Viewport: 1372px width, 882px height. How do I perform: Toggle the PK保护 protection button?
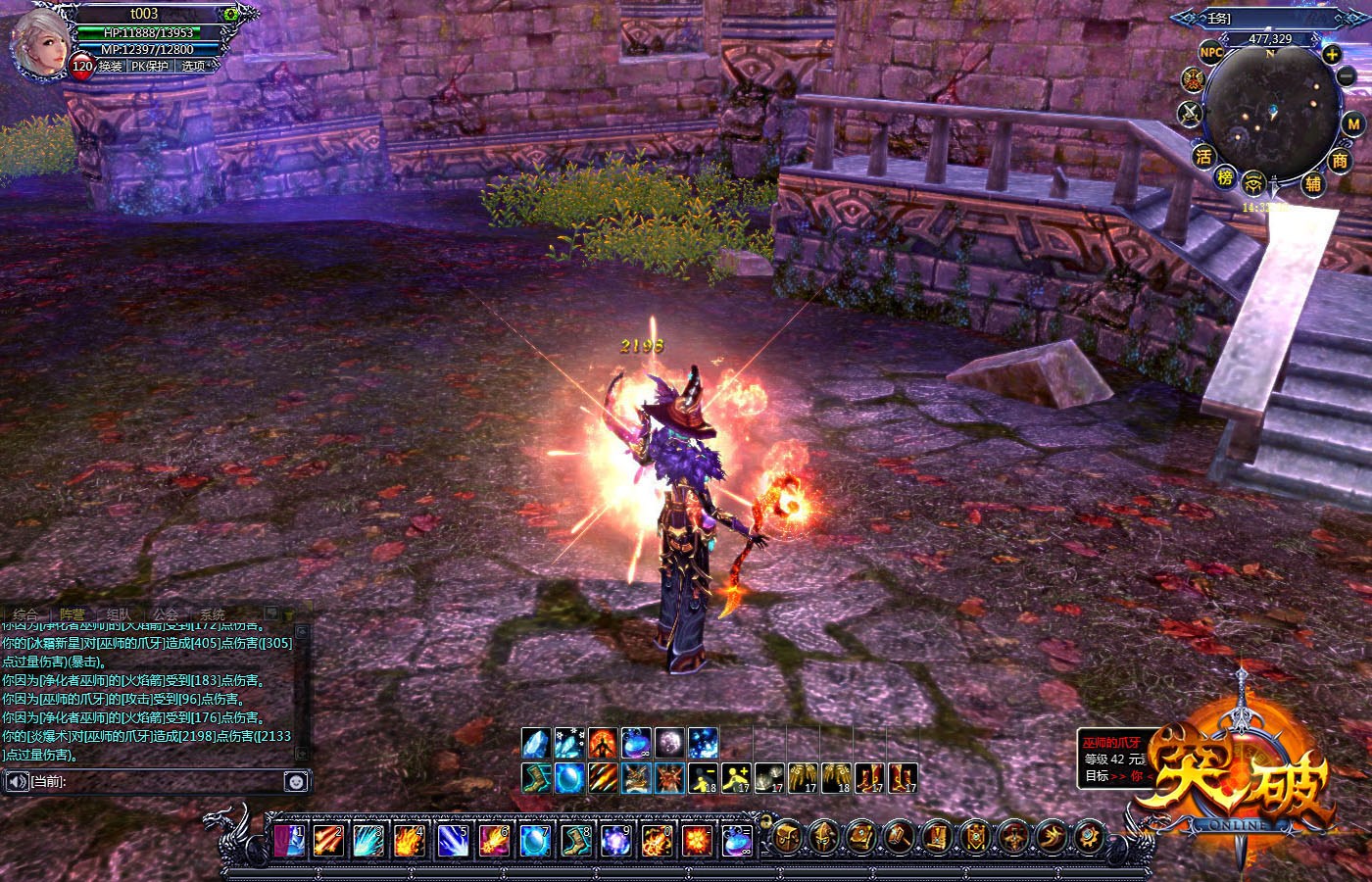(x=151, y=67)
